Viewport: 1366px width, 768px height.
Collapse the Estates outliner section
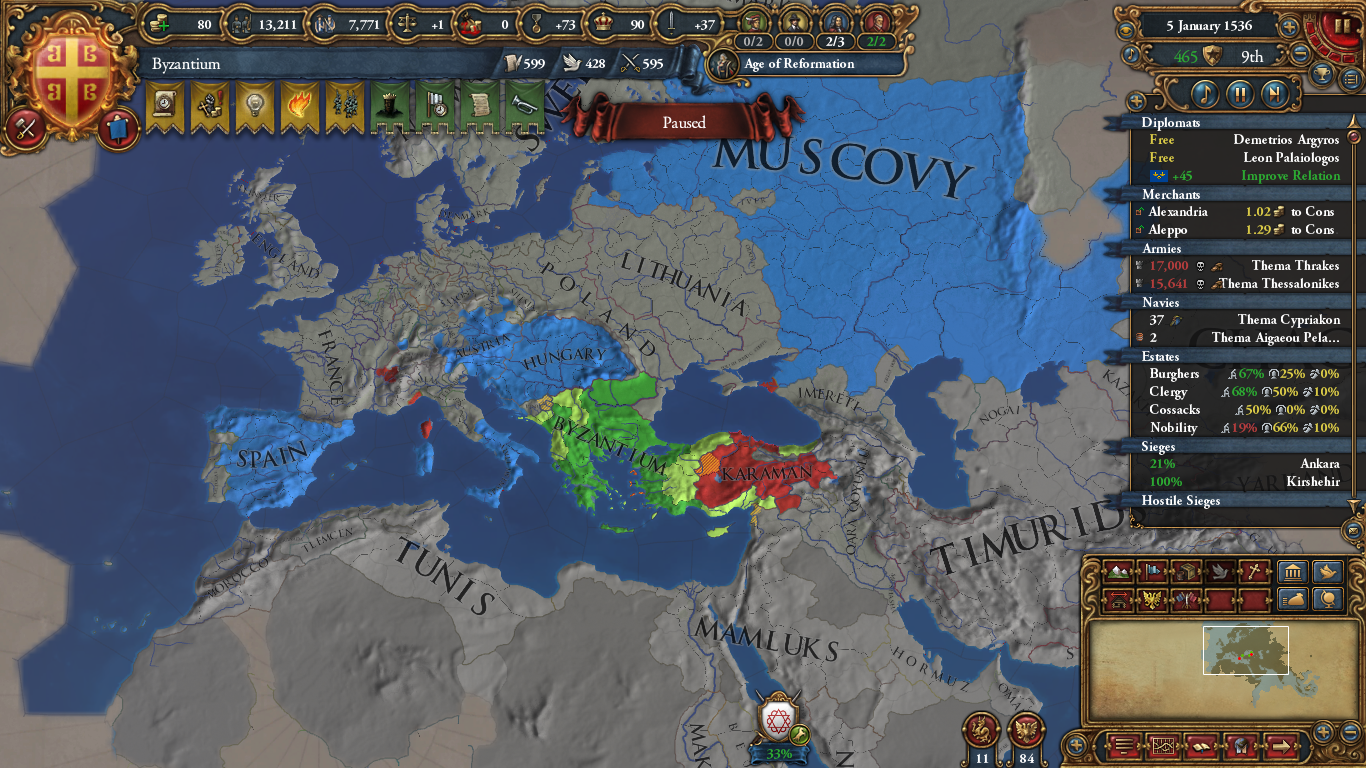pyautogui.click(x=1158, y=356)
